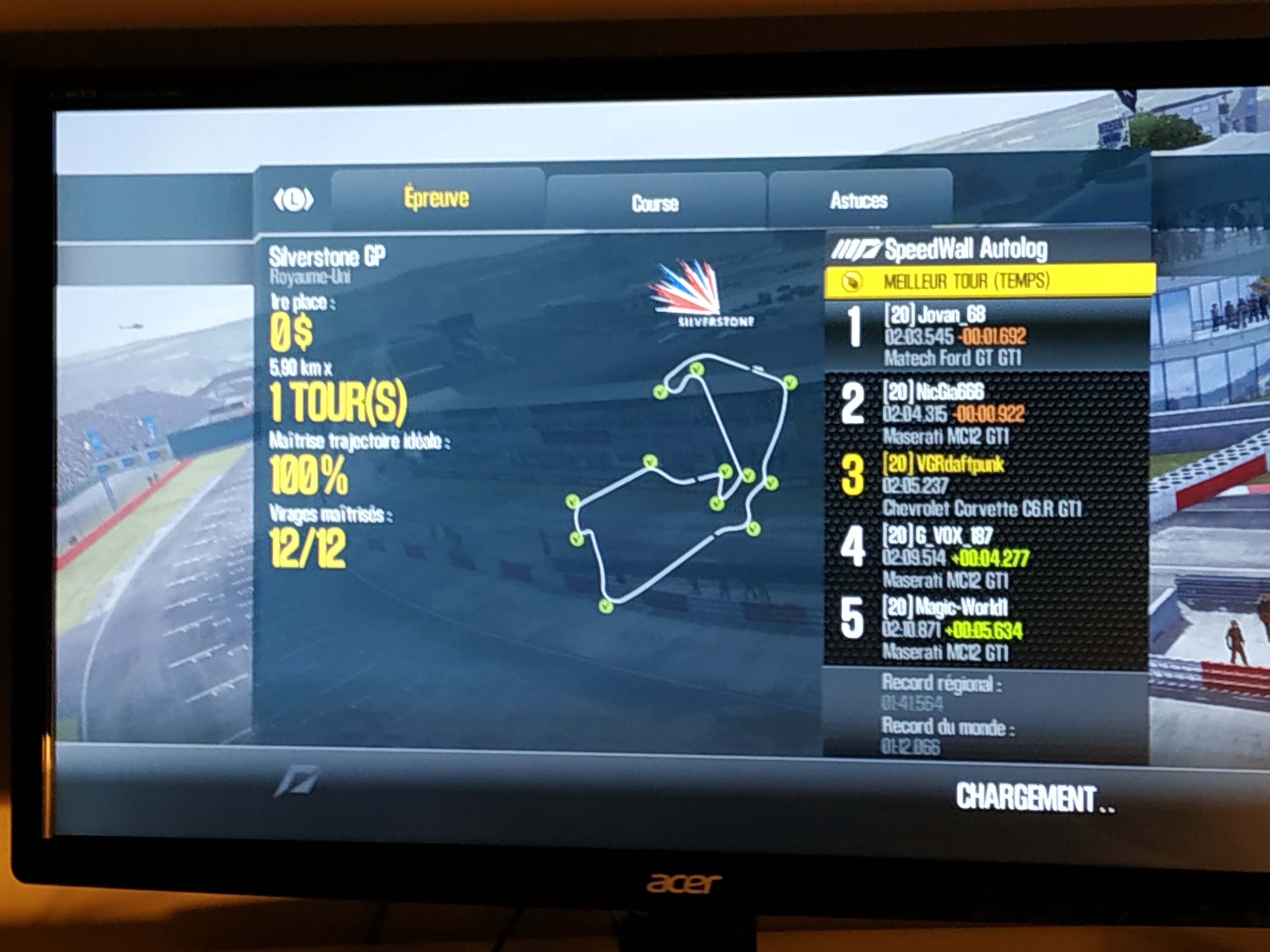Show the Astuces tab
1270x952 pixels.
point(859,200)
